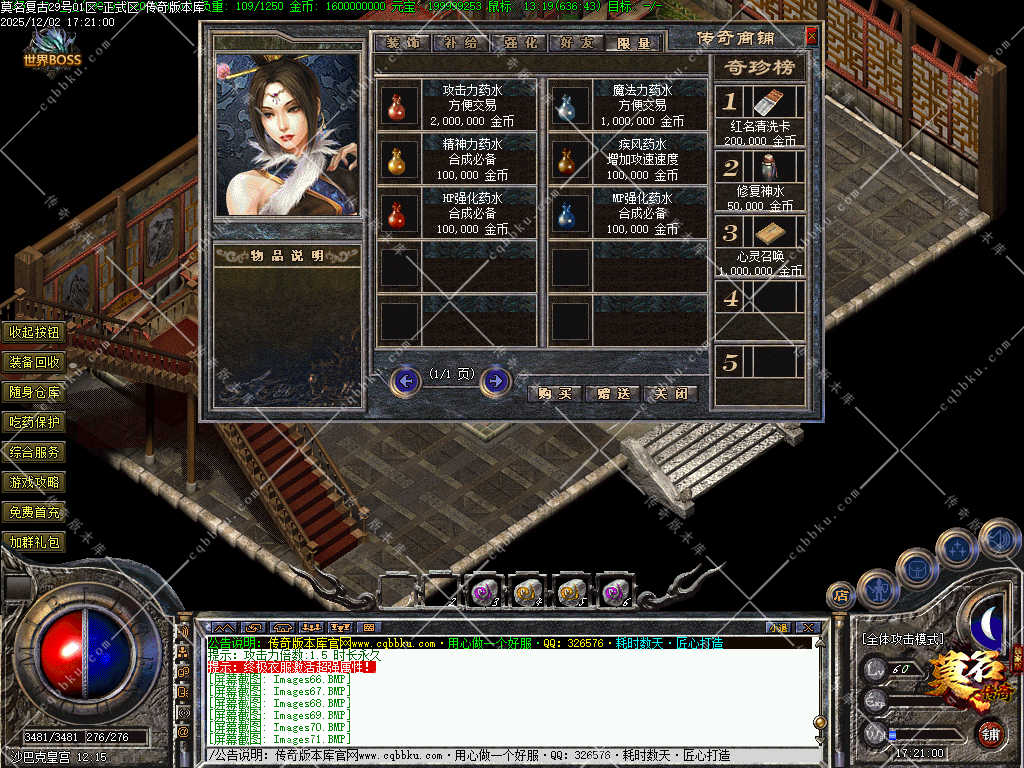Click the 赠送 gift button
1024x768 pixels.
(612, 393)
